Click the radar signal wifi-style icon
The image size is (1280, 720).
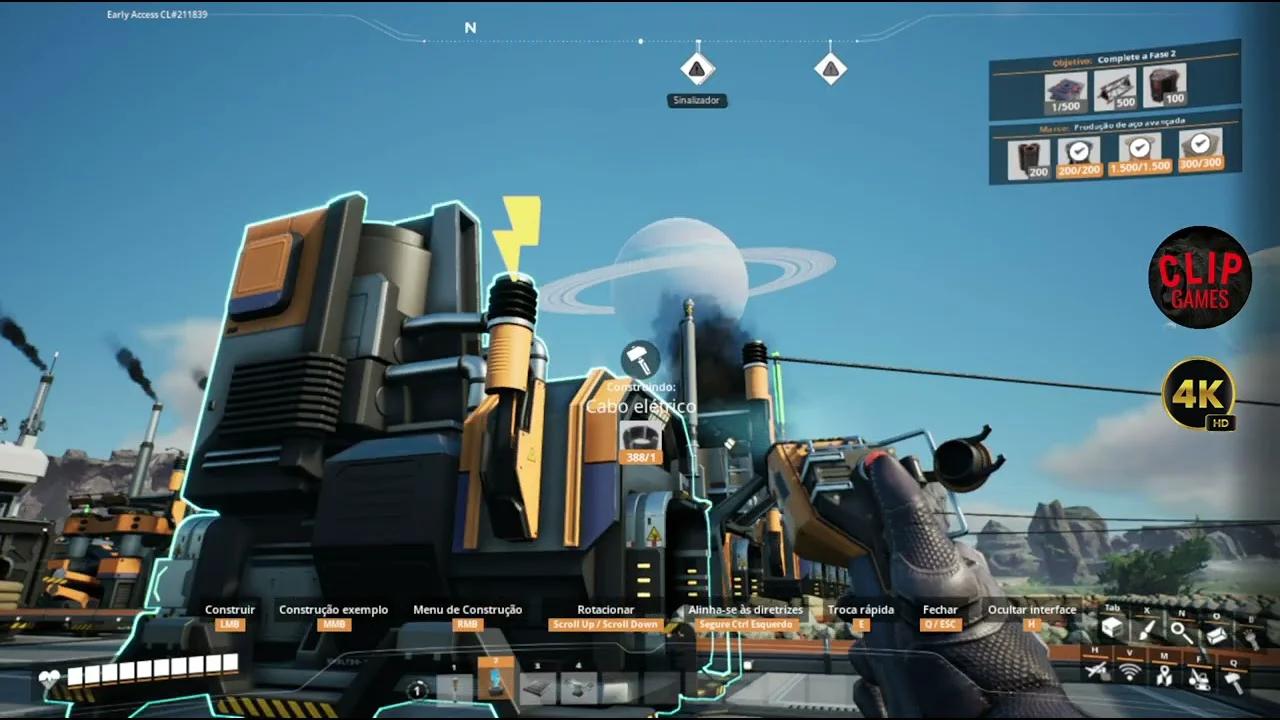point(1129,672)
